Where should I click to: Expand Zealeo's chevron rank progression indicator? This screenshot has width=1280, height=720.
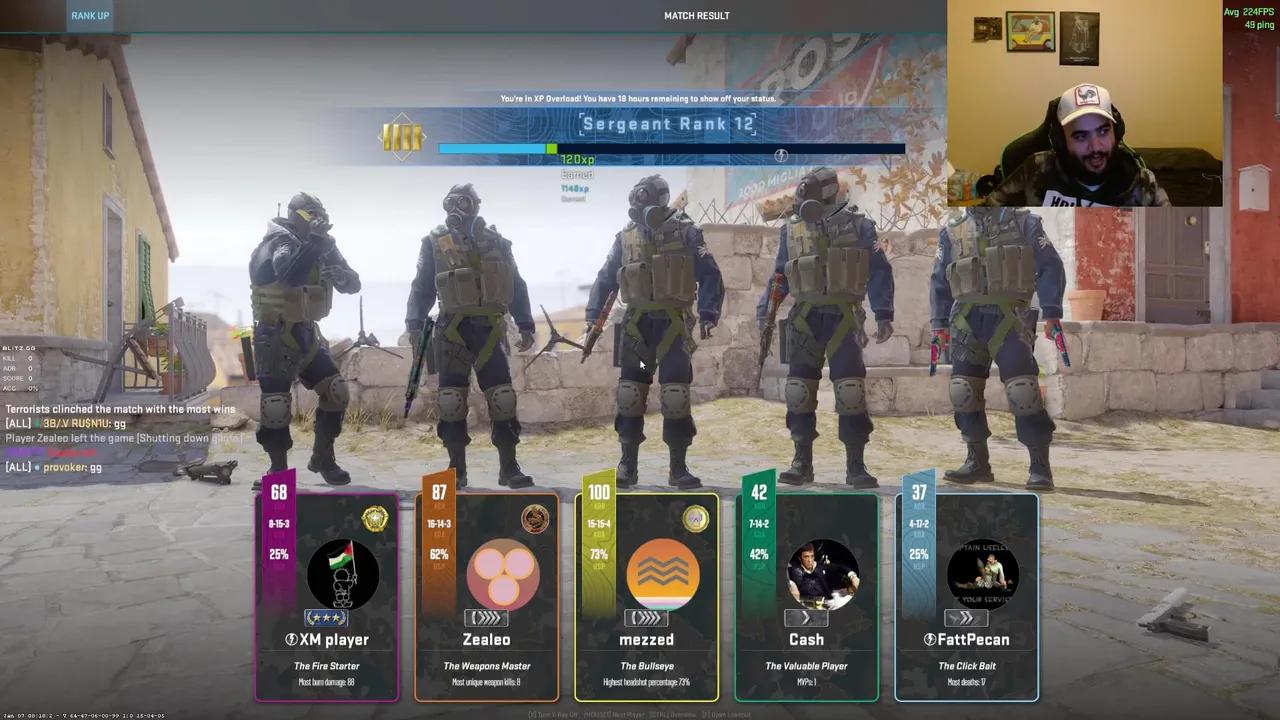486,618
